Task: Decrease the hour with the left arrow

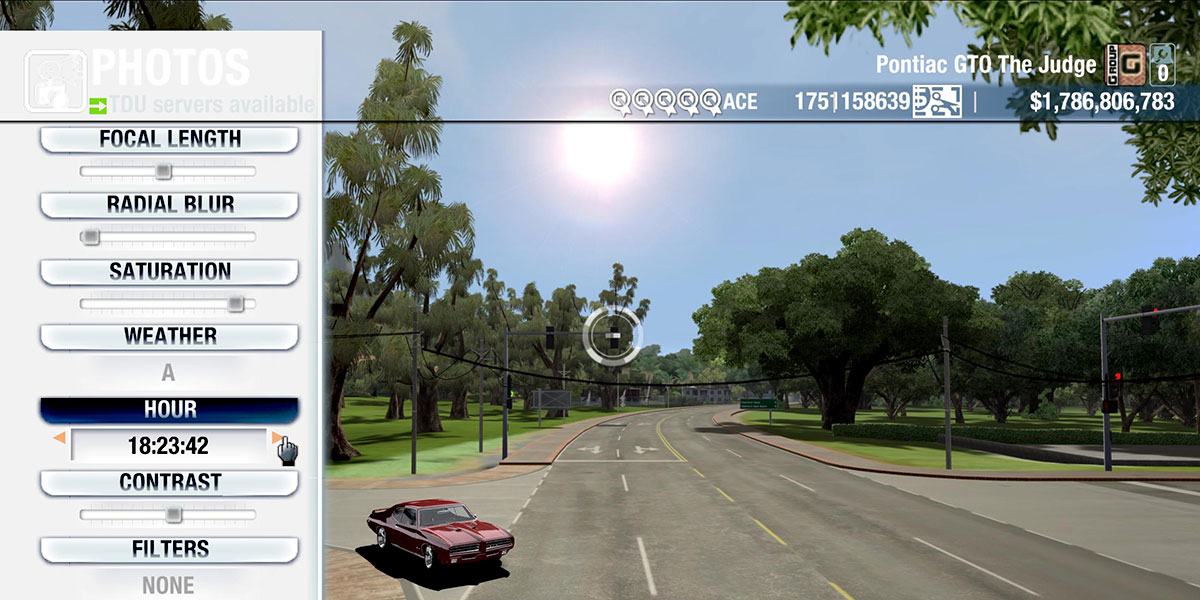Action: tap(60, 438)
